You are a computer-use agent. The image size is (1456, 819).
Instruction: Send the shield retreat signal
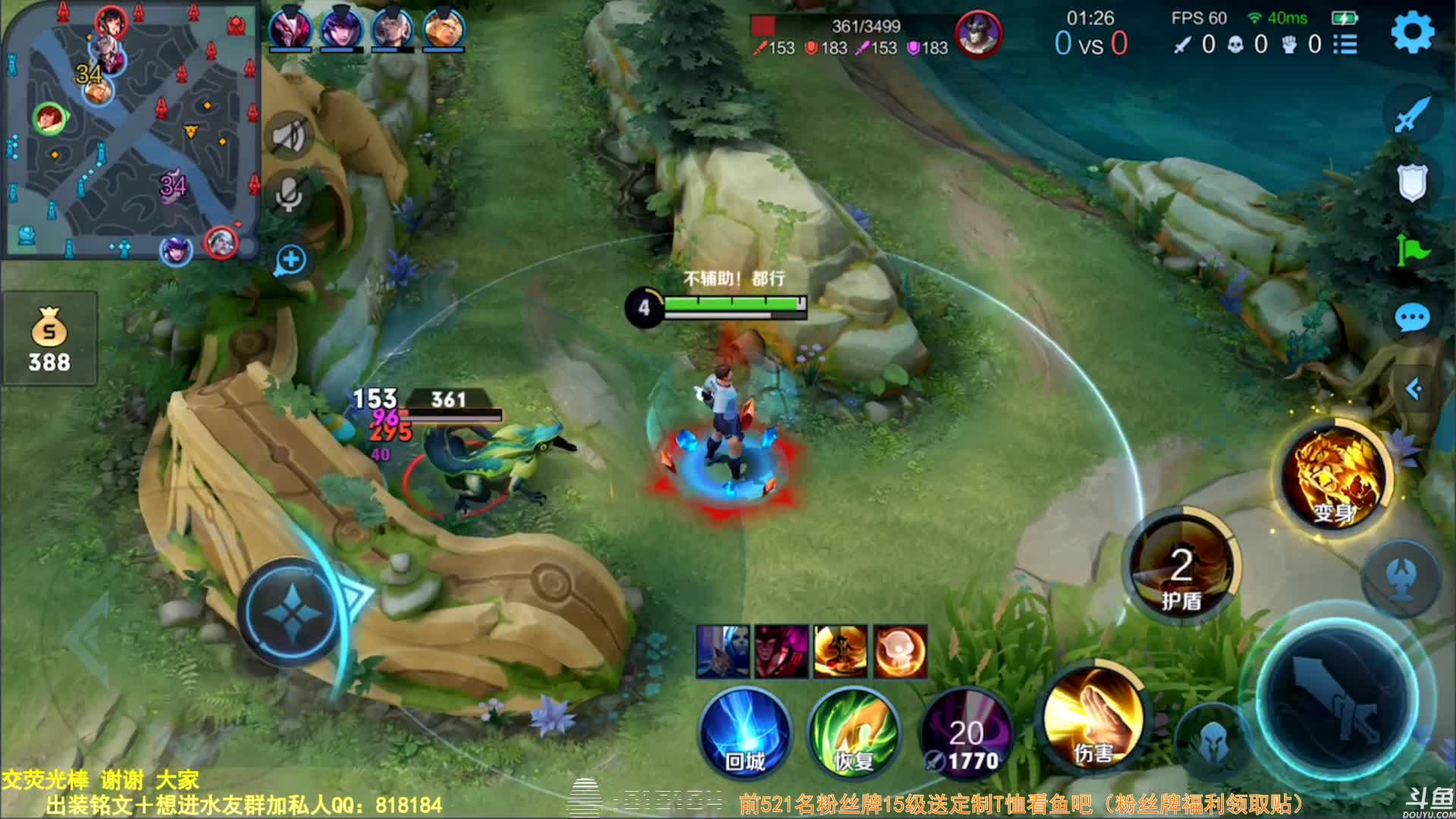[1411, 183]
